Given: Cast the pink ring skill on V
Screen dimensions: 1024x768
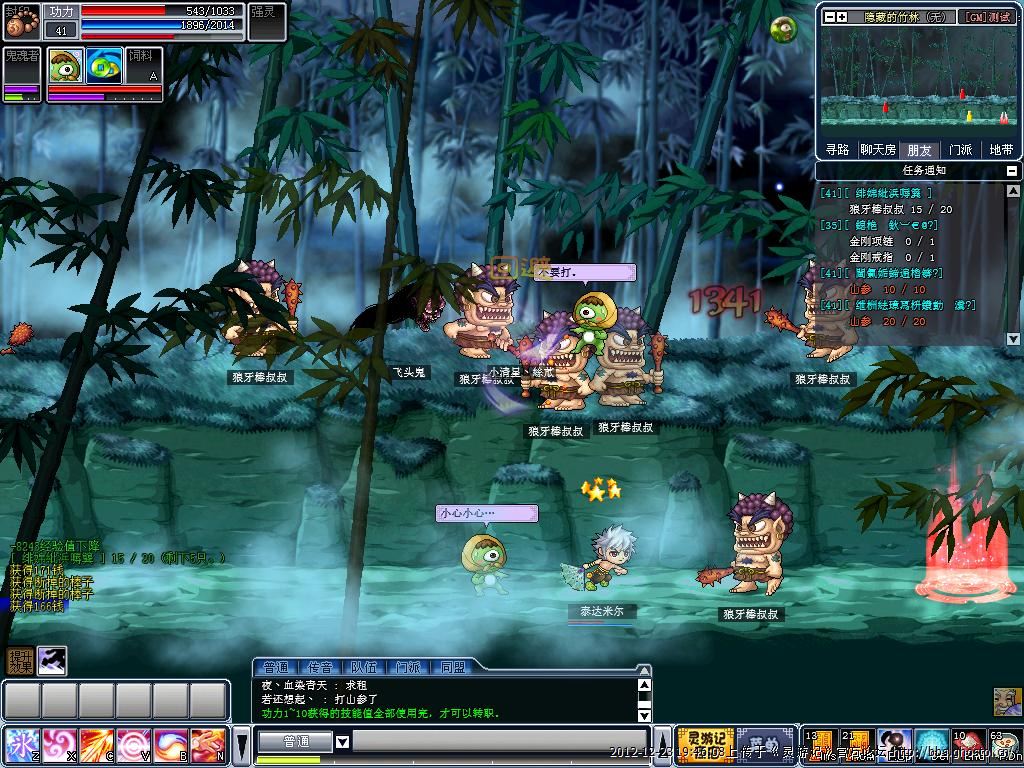Looking at the screenshot, I should tap(134, 745).
